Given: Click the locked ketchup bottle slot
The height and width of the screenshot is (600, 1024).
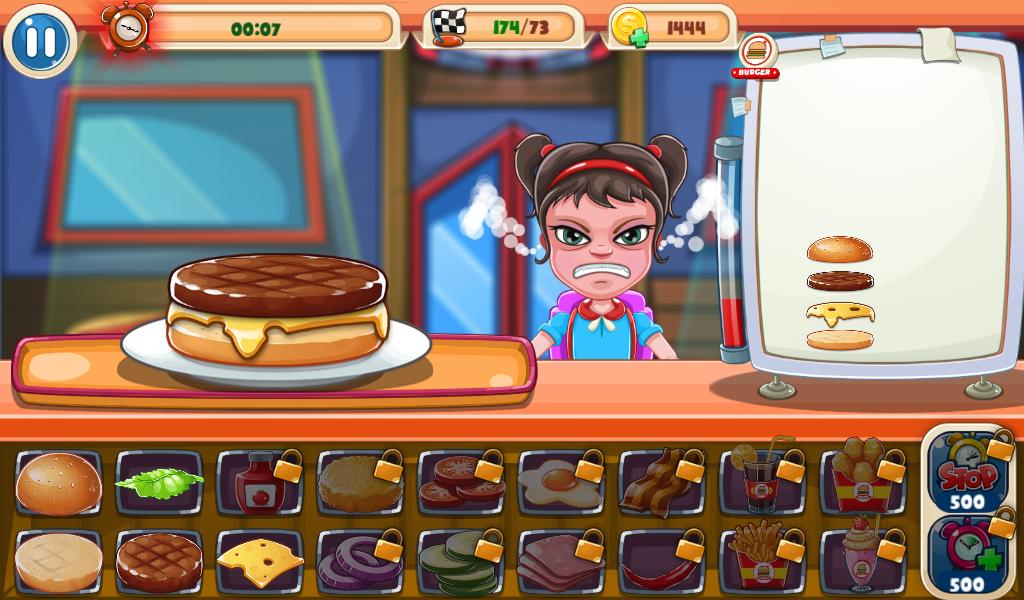Looking at the screenshot, I should (259, 483).
